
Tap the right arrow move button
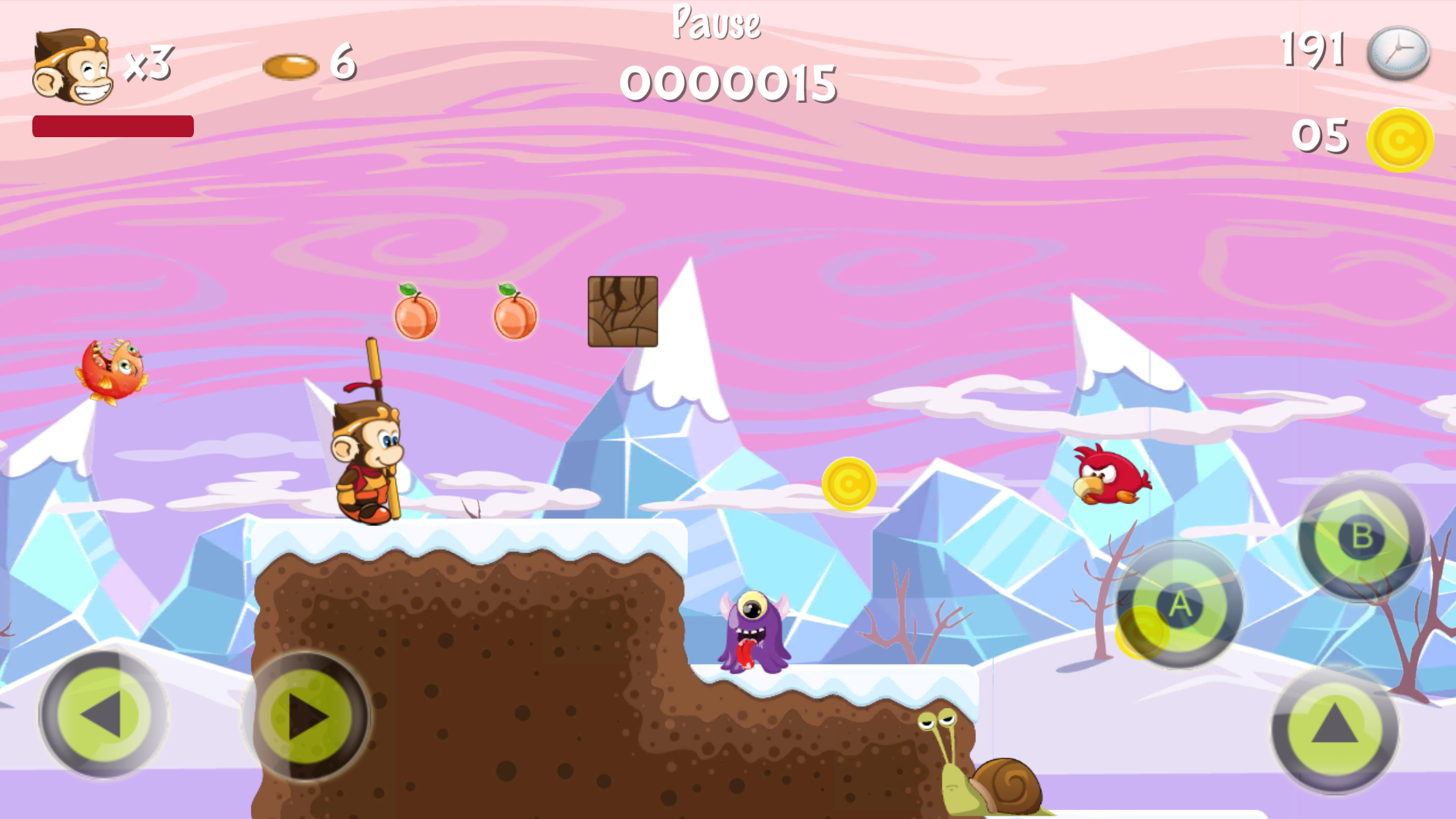pos(306,716)
